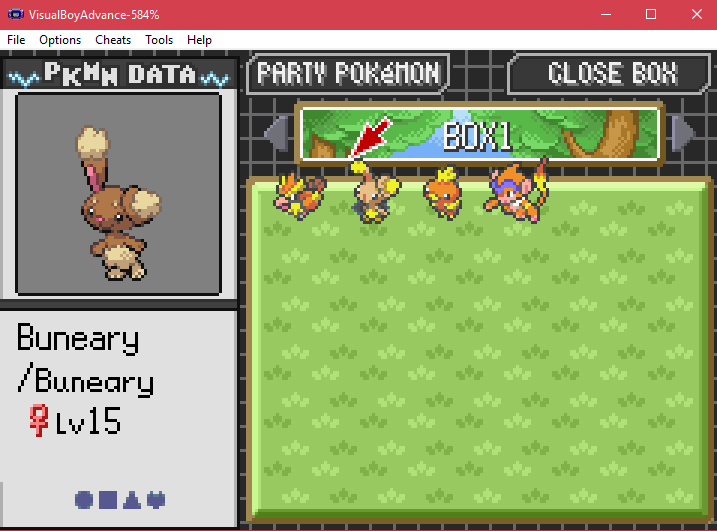Go to the previous box with left arrow
717x531 pixels.
[275, 135]
